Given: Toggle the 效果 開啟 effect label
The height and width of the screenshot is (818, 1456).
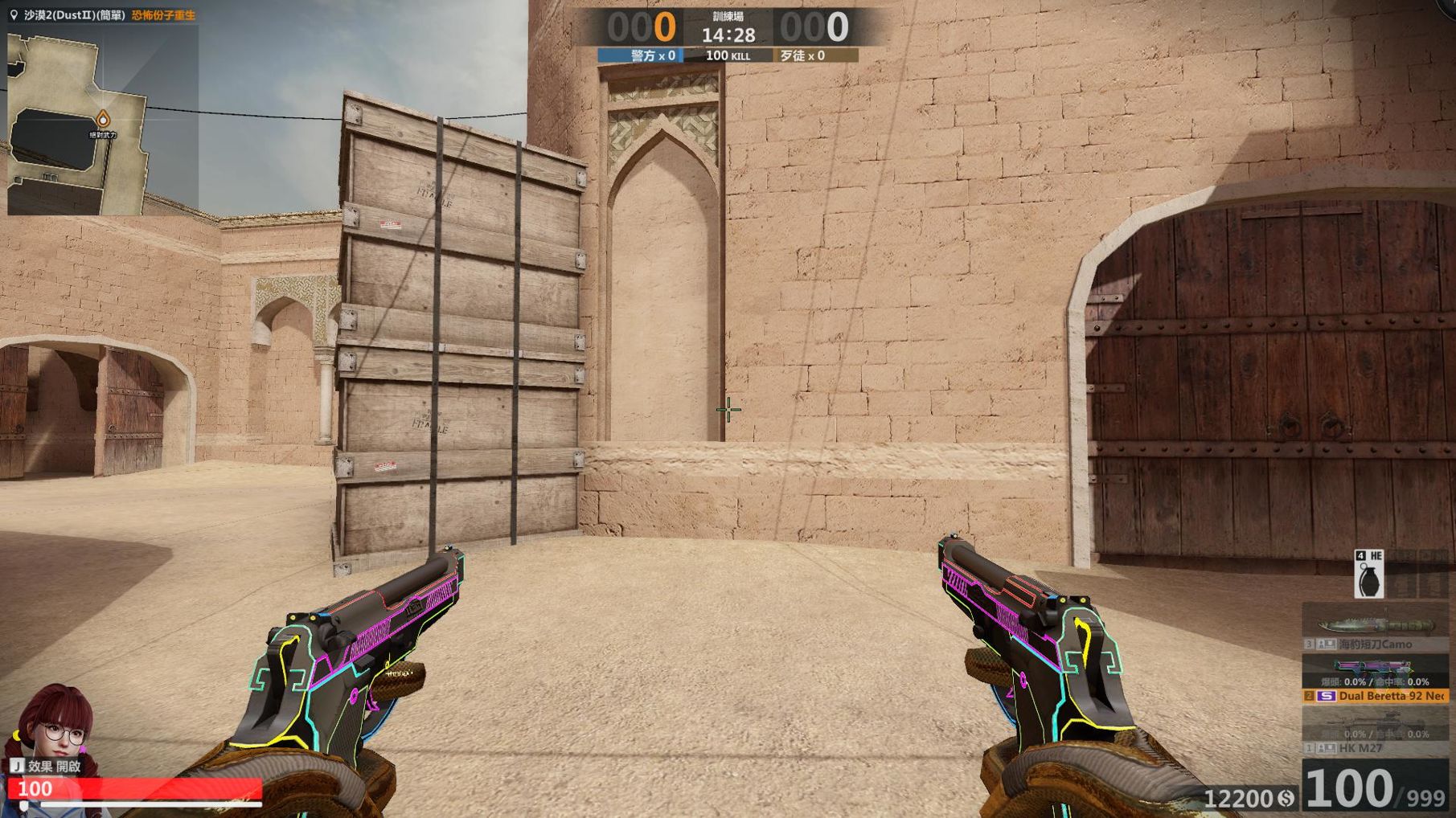Looking at the screenshot, I should click(47, 767).
